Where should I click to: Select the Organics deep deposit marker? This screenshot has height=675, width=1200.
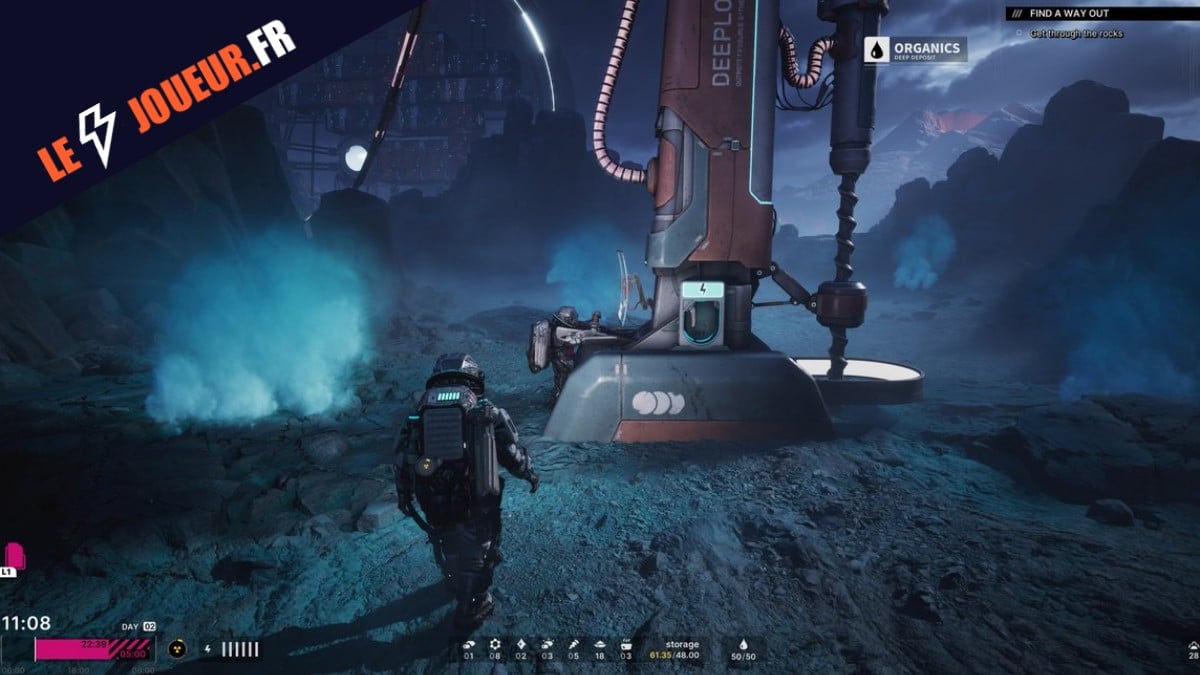coord(915,50)
